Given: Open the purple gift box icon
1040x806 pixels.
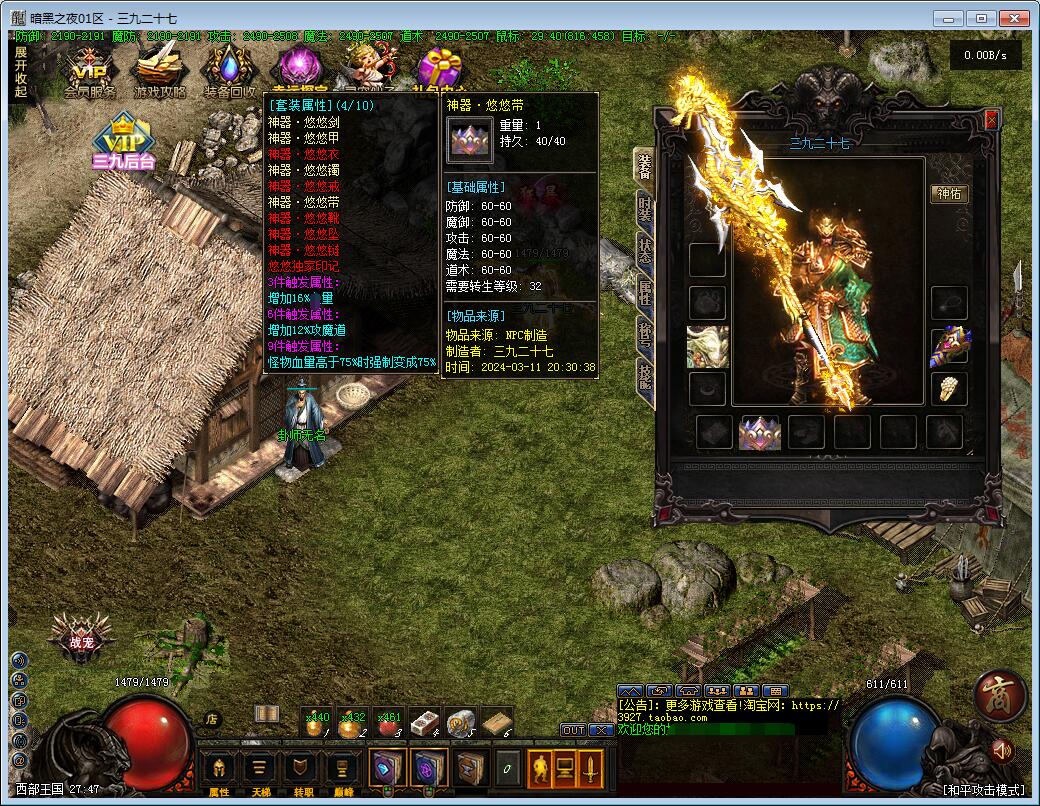Looking at the screenshot, I should [438, 70].
